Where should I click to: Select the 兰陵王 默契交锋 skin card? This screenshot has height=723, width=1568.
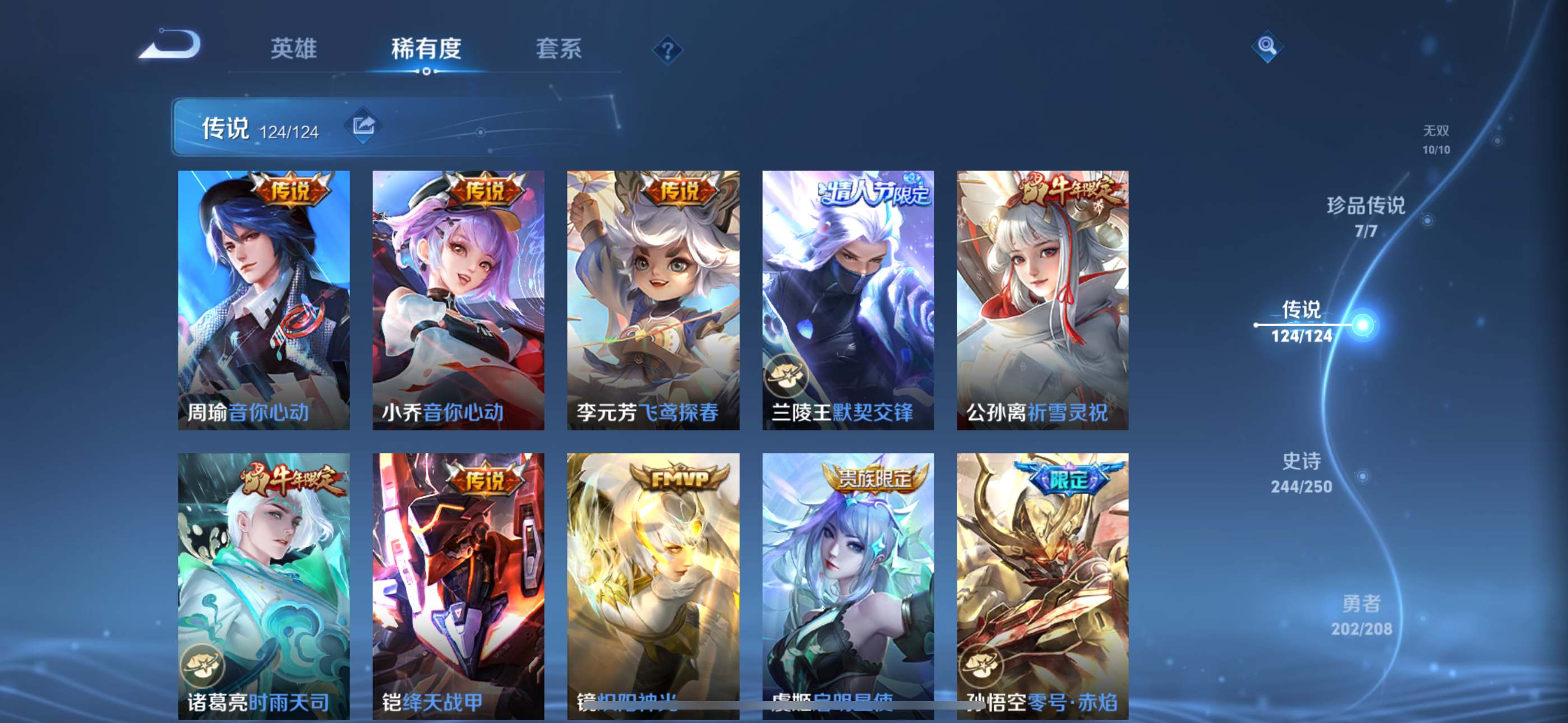coord(848,300)
